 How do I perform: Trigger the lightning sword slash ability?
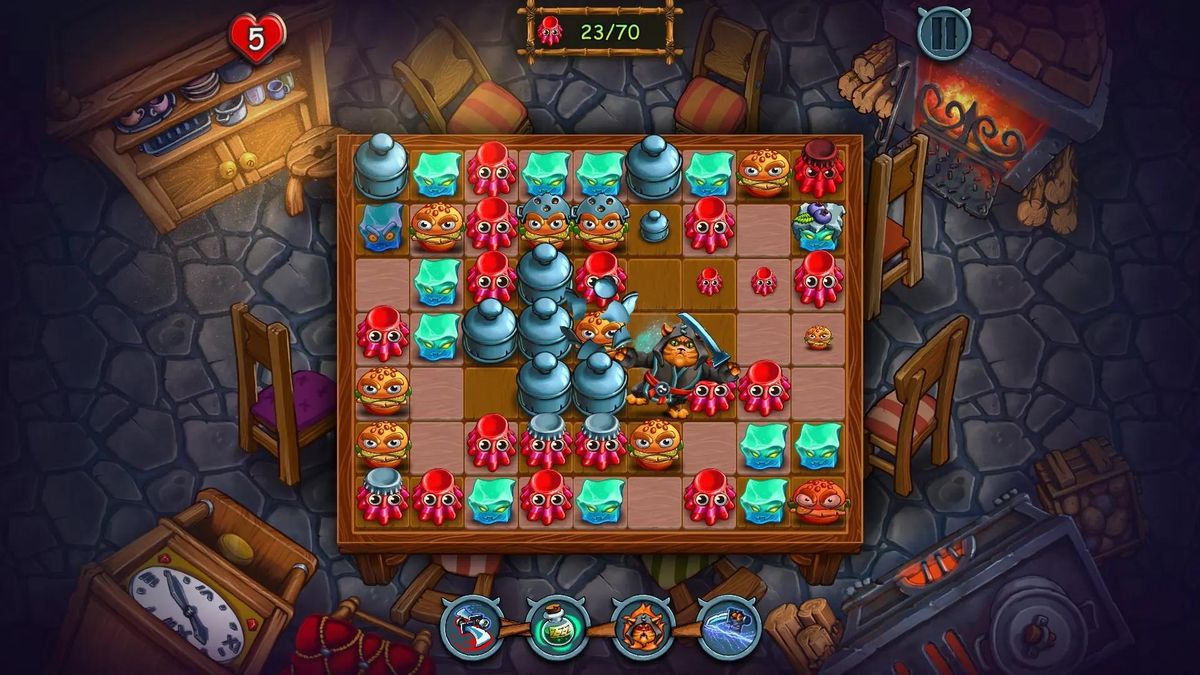click(729, 626)
